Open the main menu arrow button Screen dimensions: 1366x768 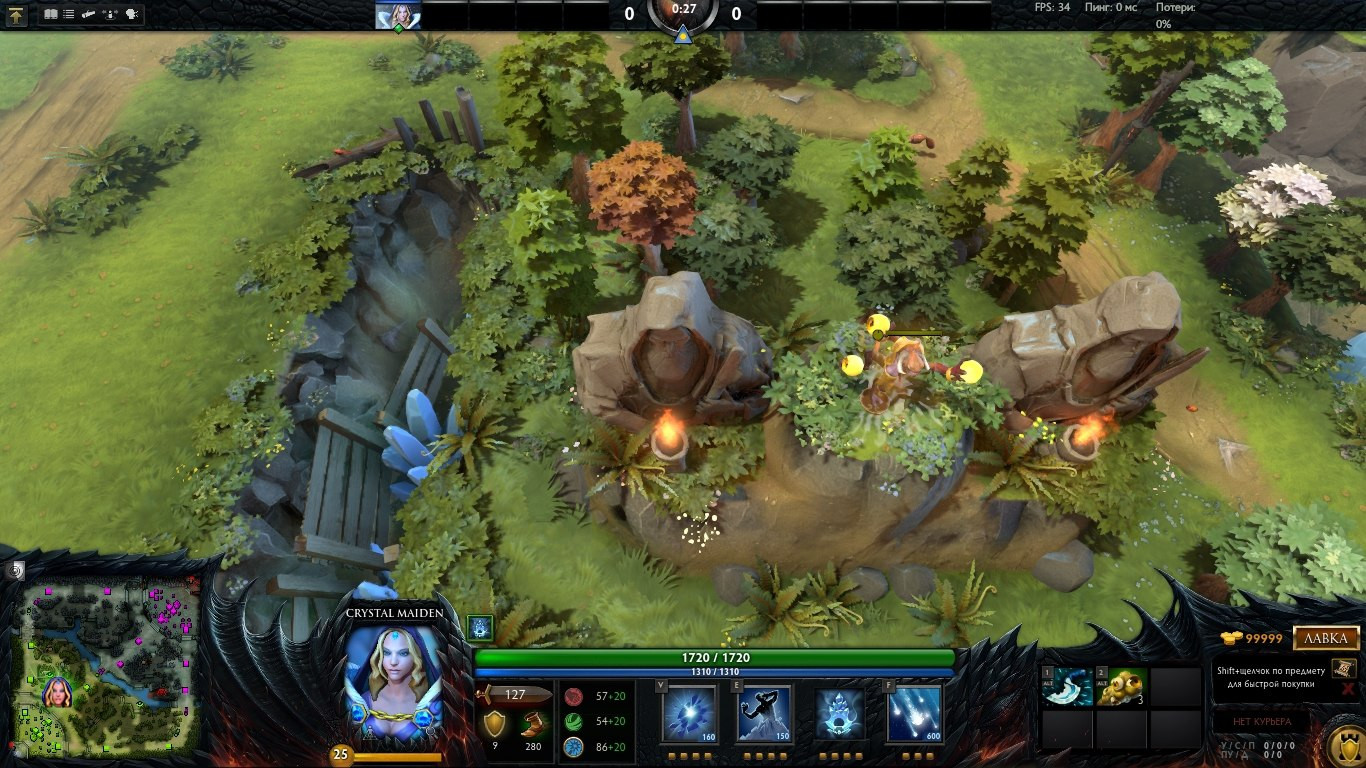17,15
